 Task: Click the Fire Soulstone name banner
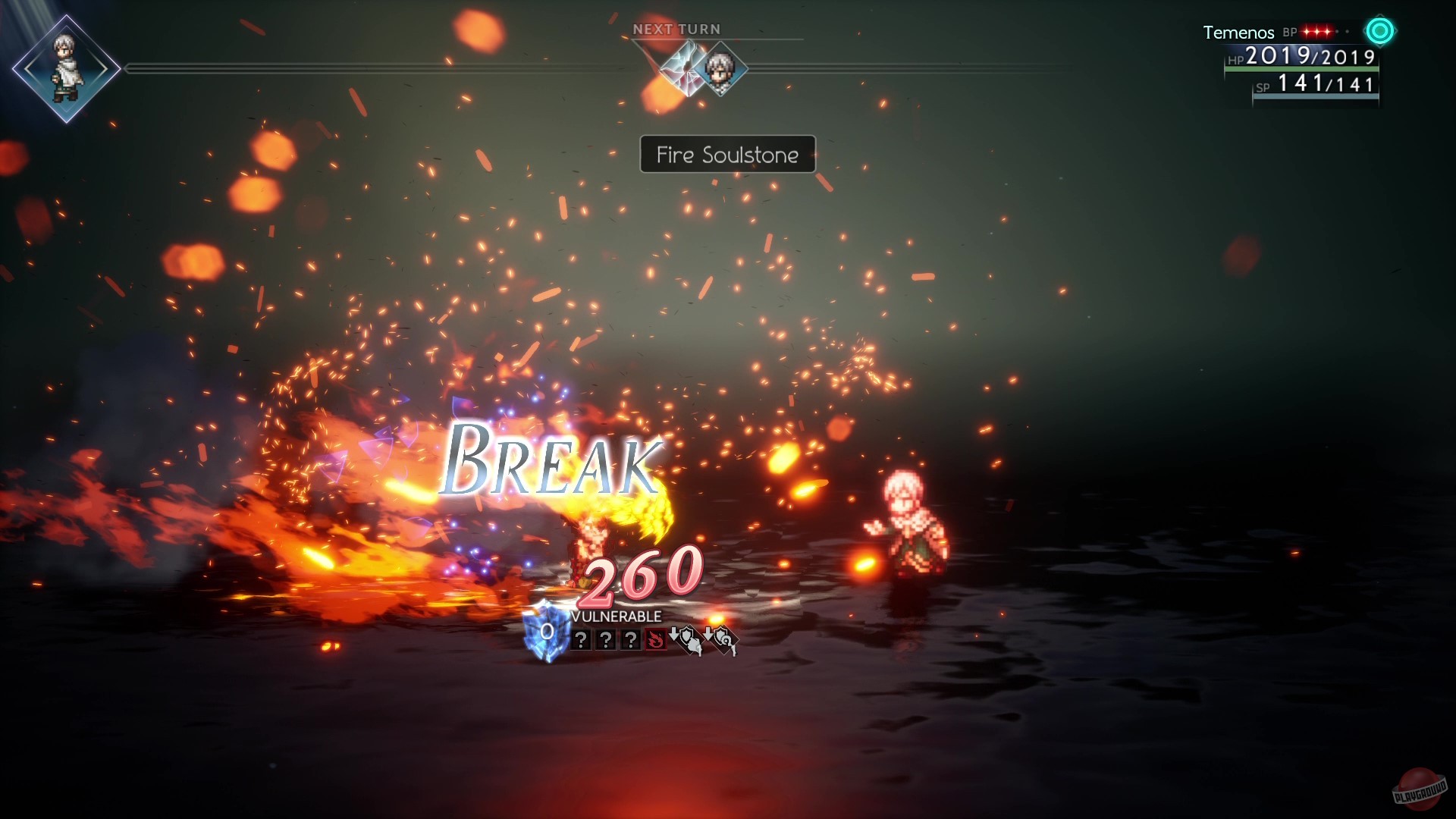click(x=726, y=155)
